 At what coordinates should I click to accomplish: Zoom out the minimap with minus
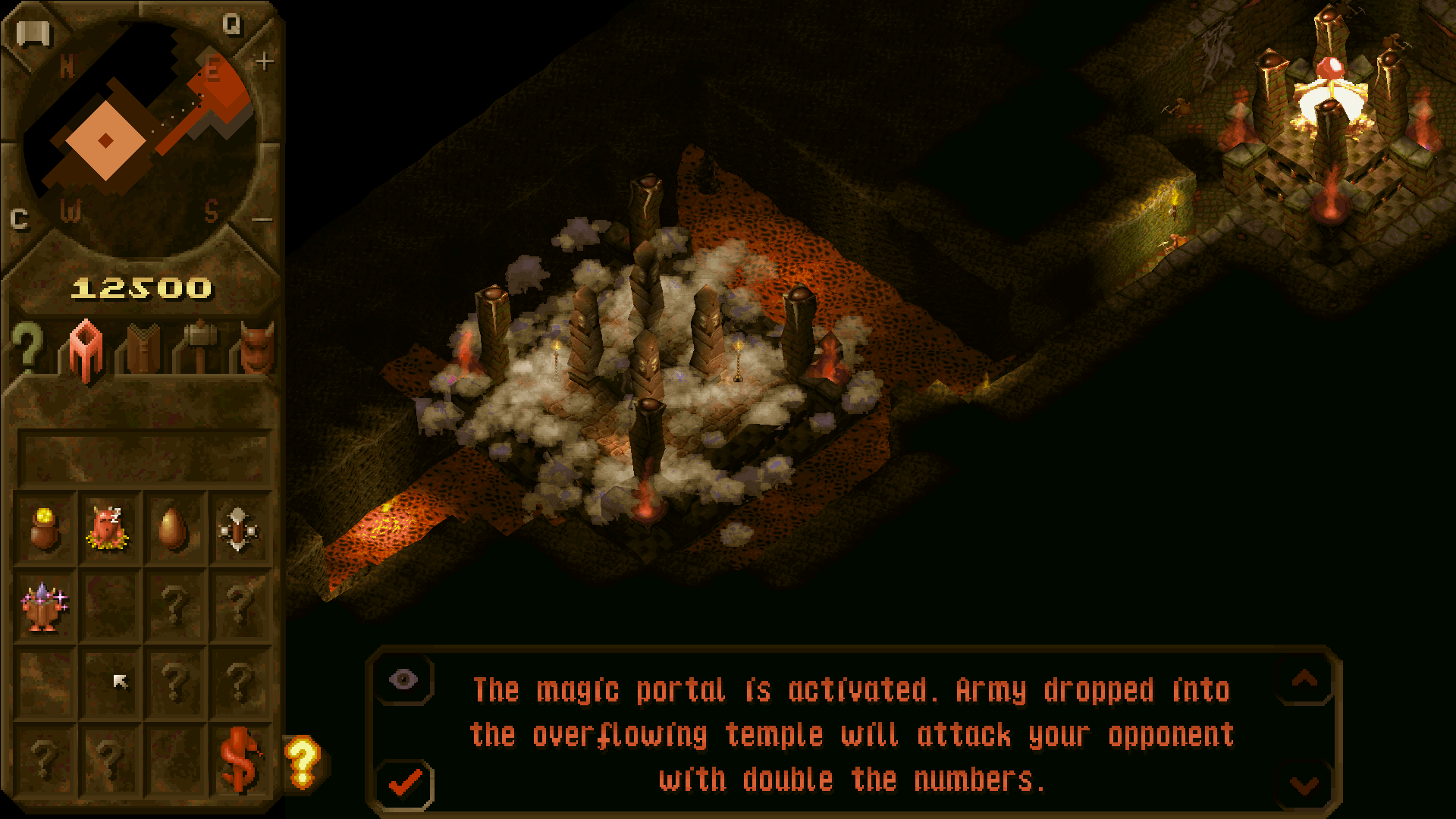click(x=262, y=220)
